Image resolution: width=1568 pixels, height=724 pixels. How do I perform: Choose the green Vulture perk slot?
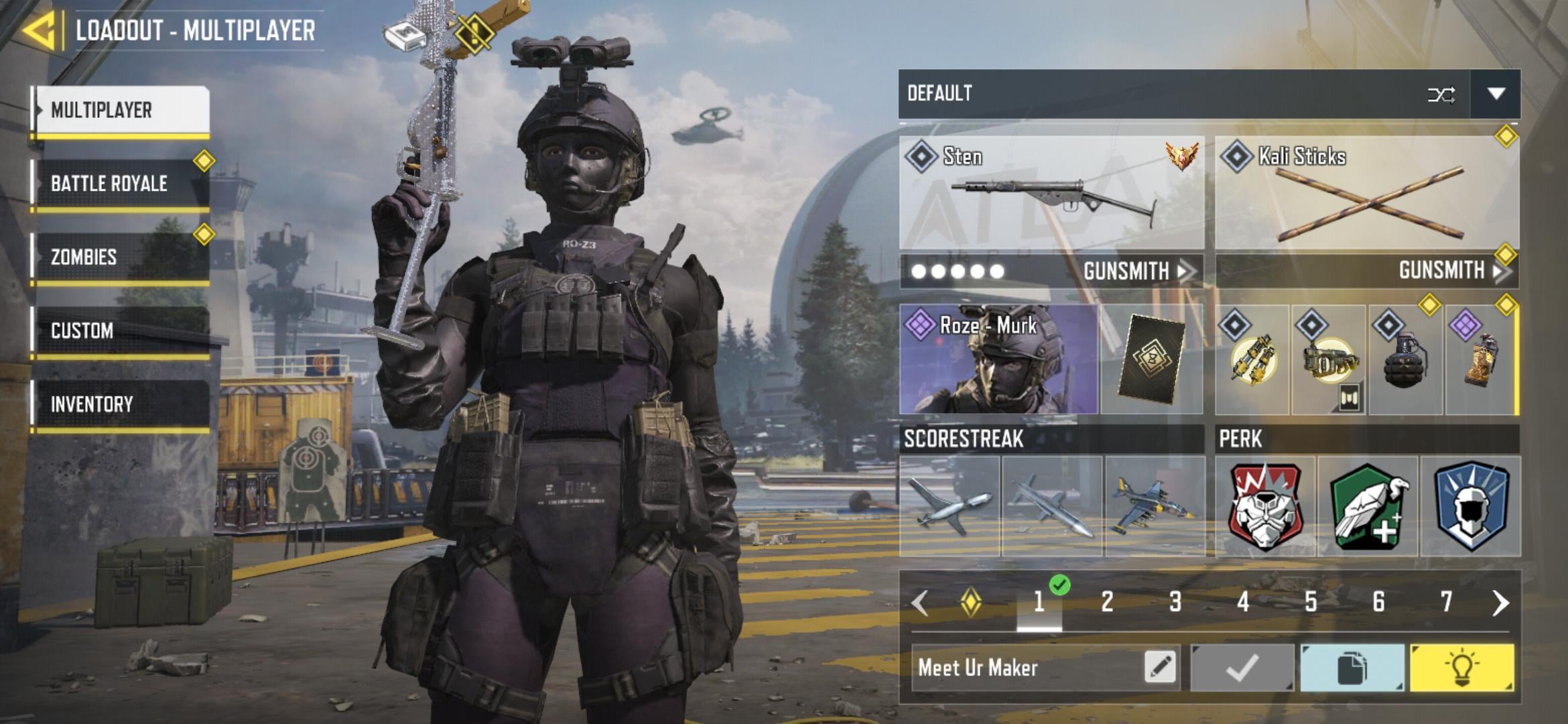(x=1368, y=507)
